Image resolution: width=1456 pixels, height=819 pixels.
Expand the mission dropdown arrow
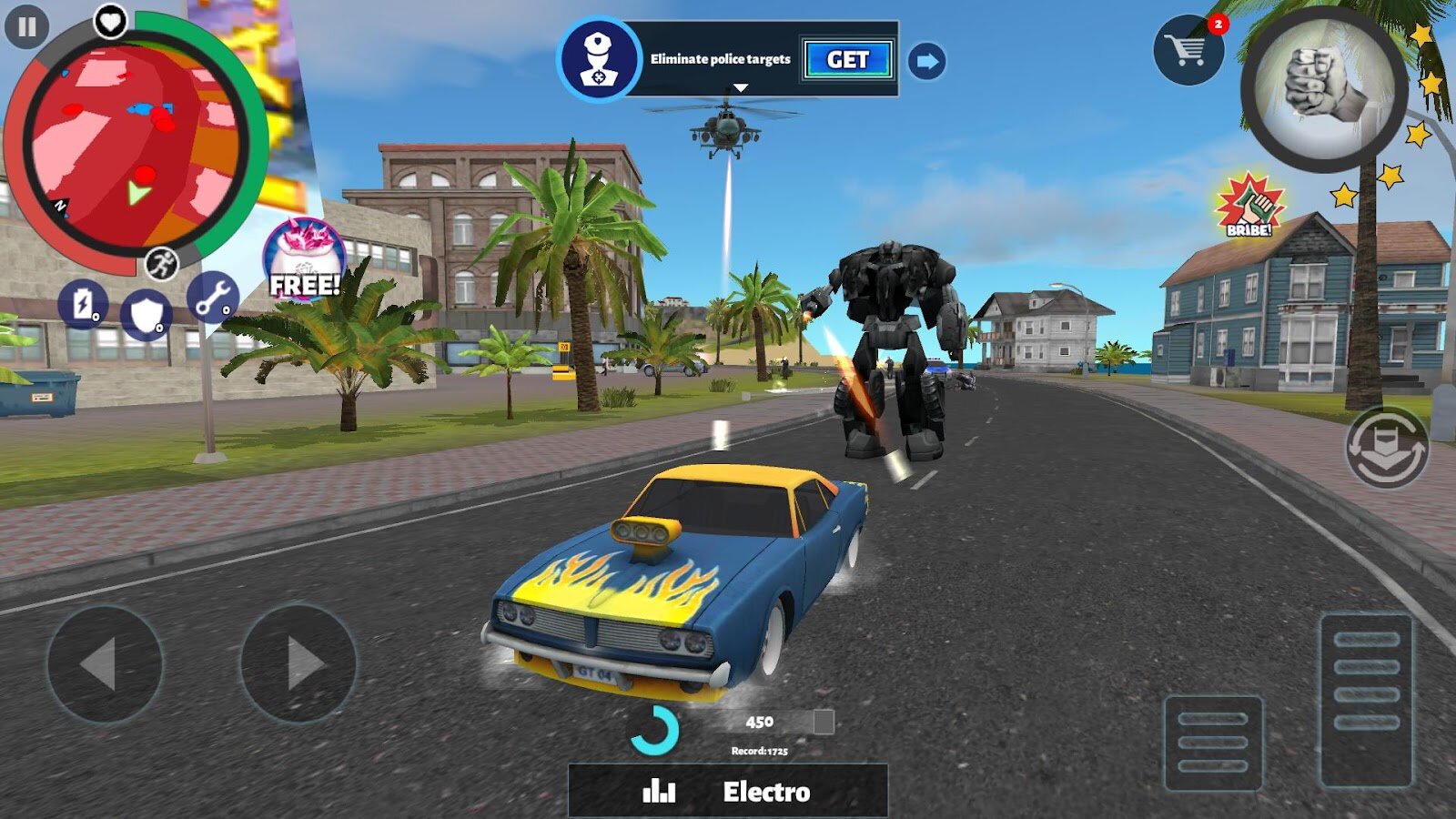point(741,88)
